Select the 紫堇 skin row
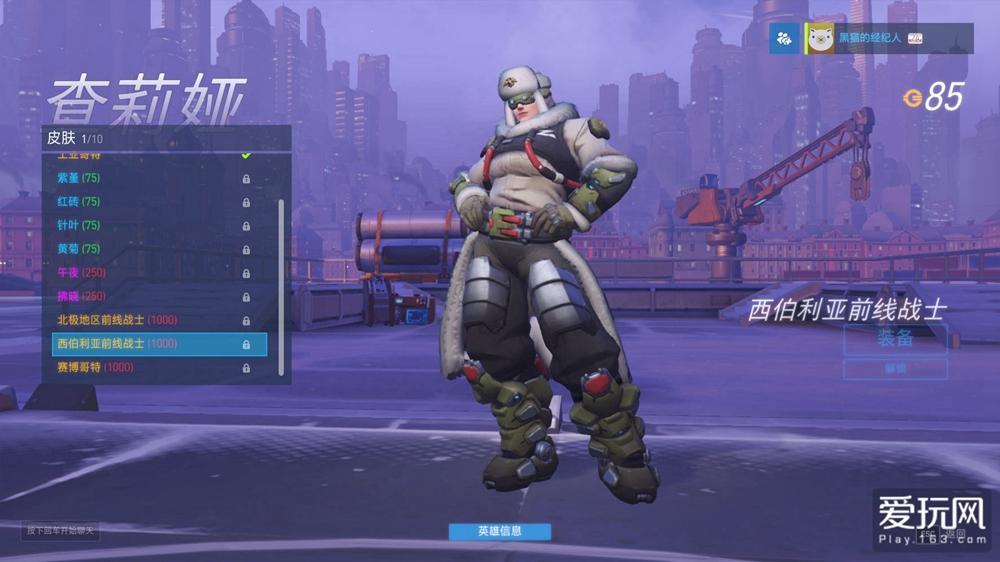This screenshot has height=562, width=1000. tap(150, 178)
